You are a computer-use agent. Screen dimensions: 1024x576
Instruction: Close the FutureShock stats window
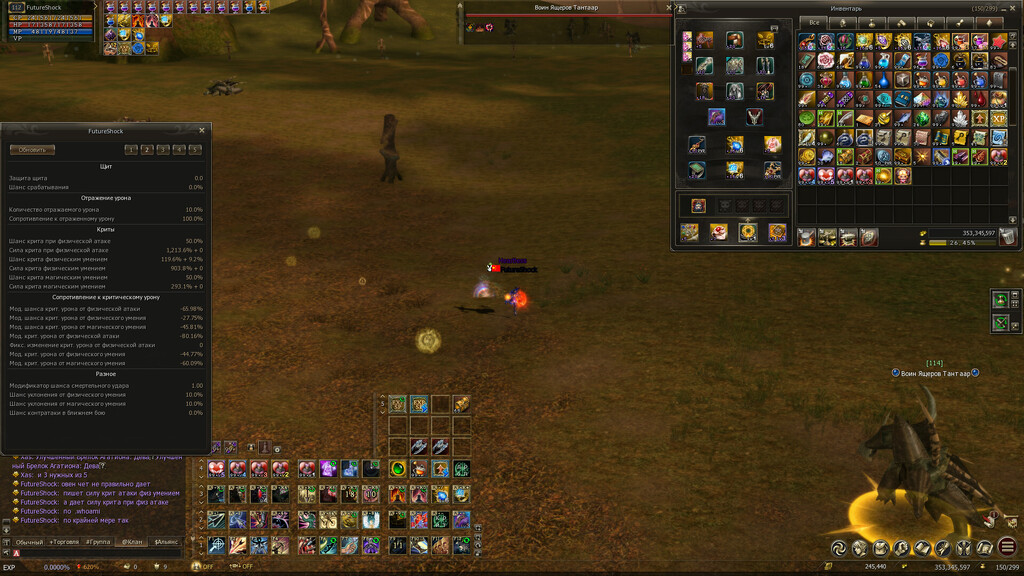pyautogui.click(x=202, y=130)
